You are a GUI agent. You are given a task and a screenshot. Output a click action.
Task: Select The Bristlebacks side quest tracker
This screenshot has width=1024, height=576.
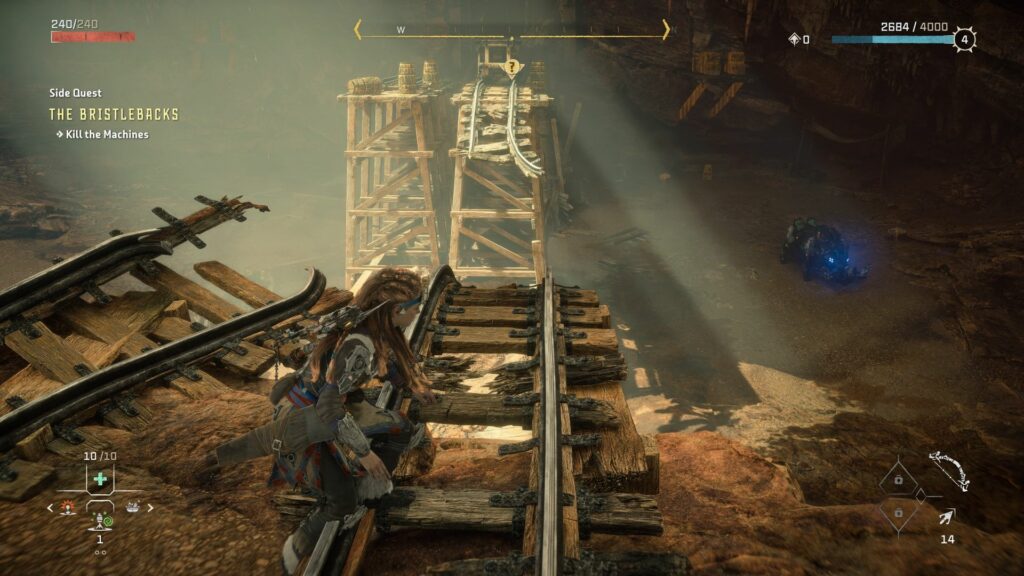click(x=114, y=115)
